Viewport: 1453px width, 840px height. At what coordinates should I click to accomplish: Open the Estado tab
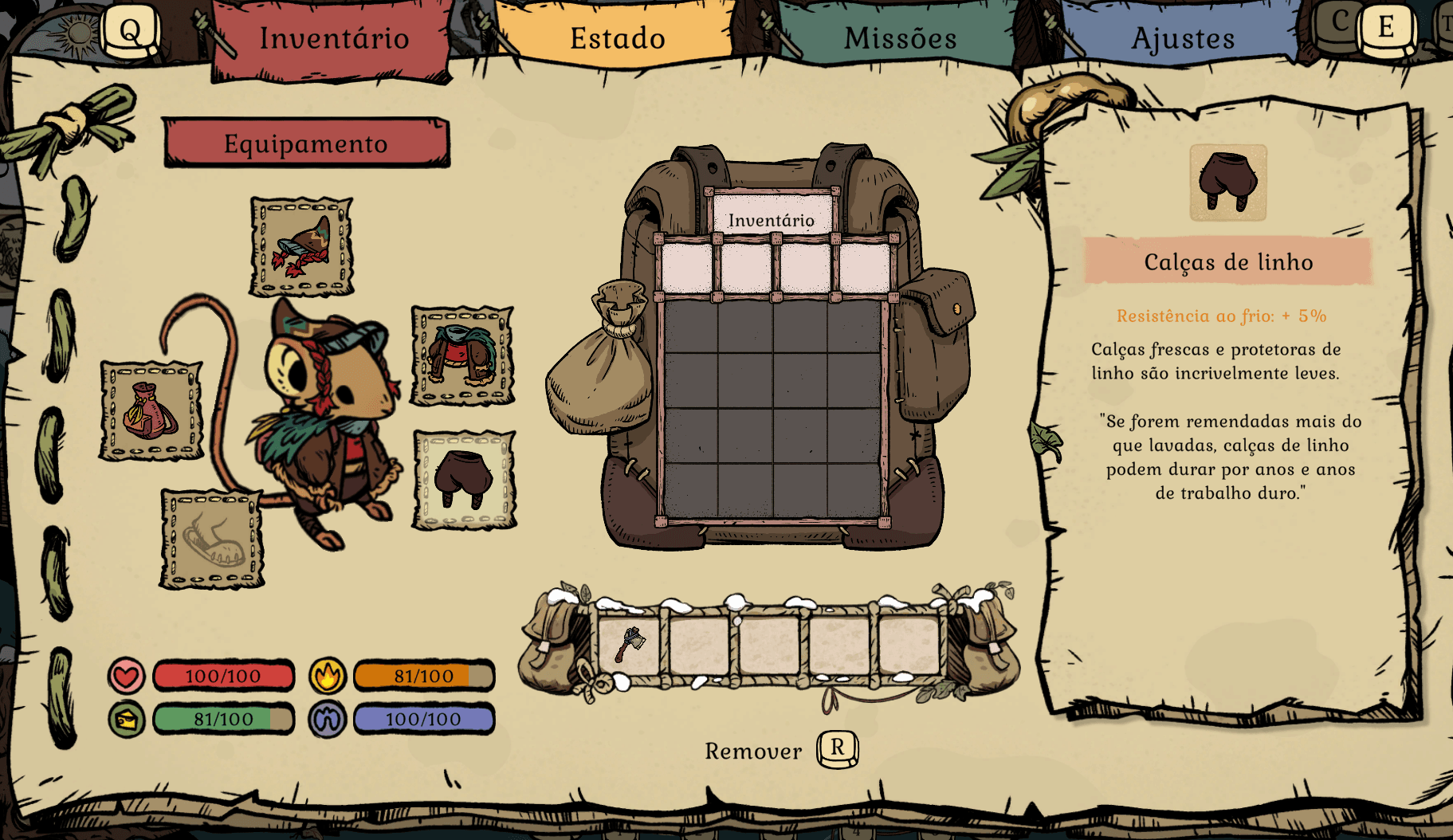pyautogui.click(x=617, y=39)
